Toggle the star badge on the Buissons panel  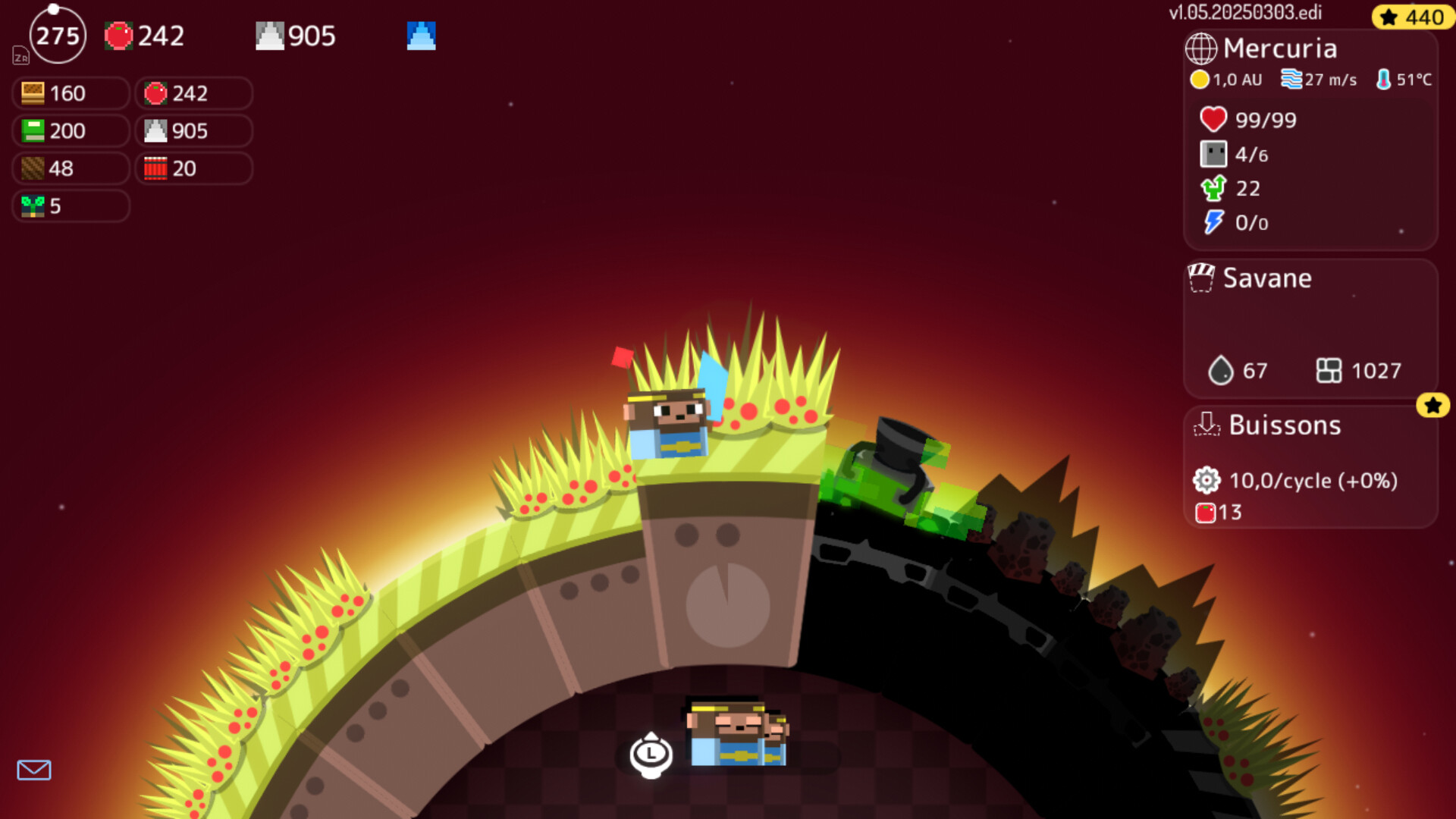coord(1432,406)
